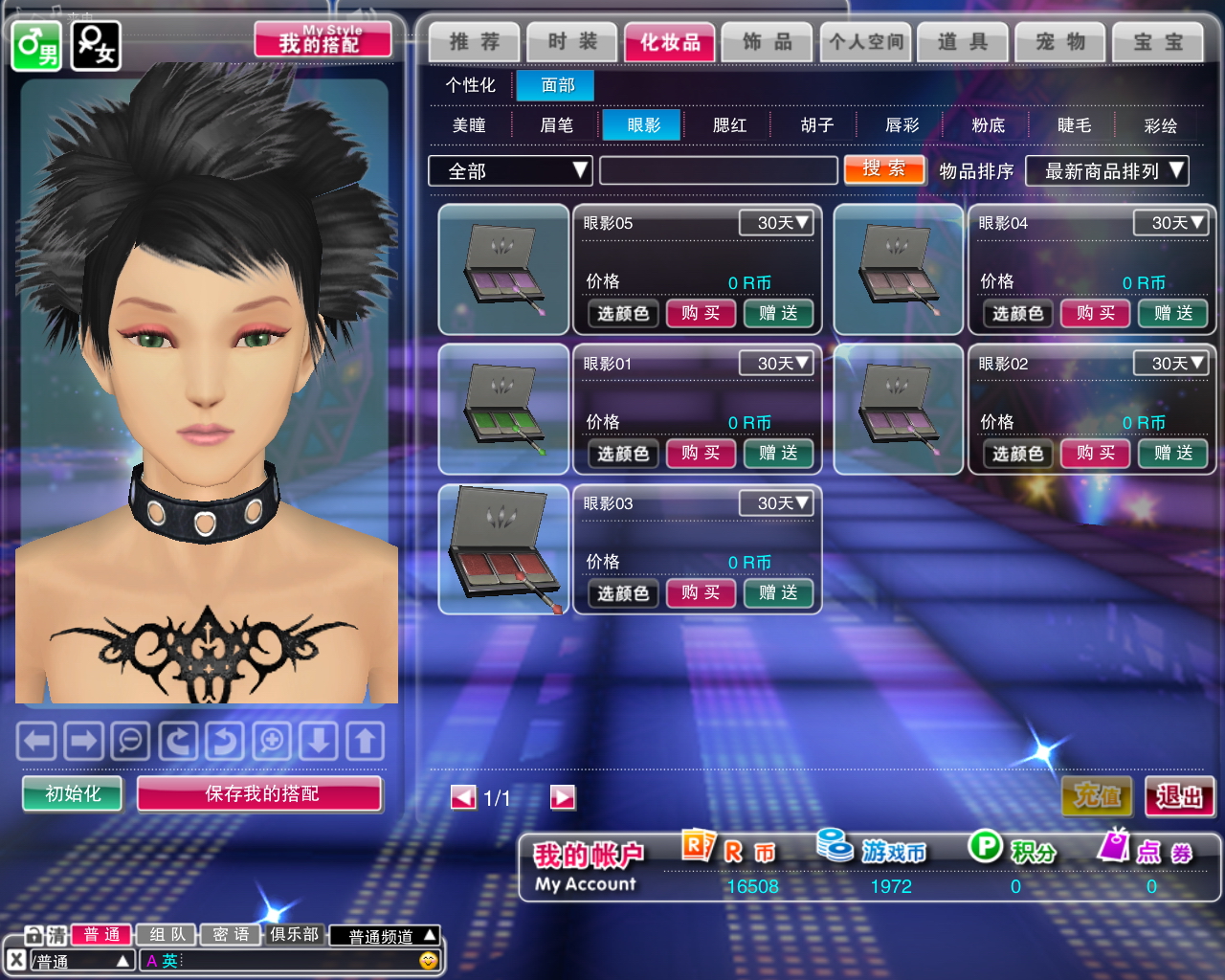Choose the 唇彩 lip color category
The height and width of the screenshot is (980, 1225).
pos(902,125)
